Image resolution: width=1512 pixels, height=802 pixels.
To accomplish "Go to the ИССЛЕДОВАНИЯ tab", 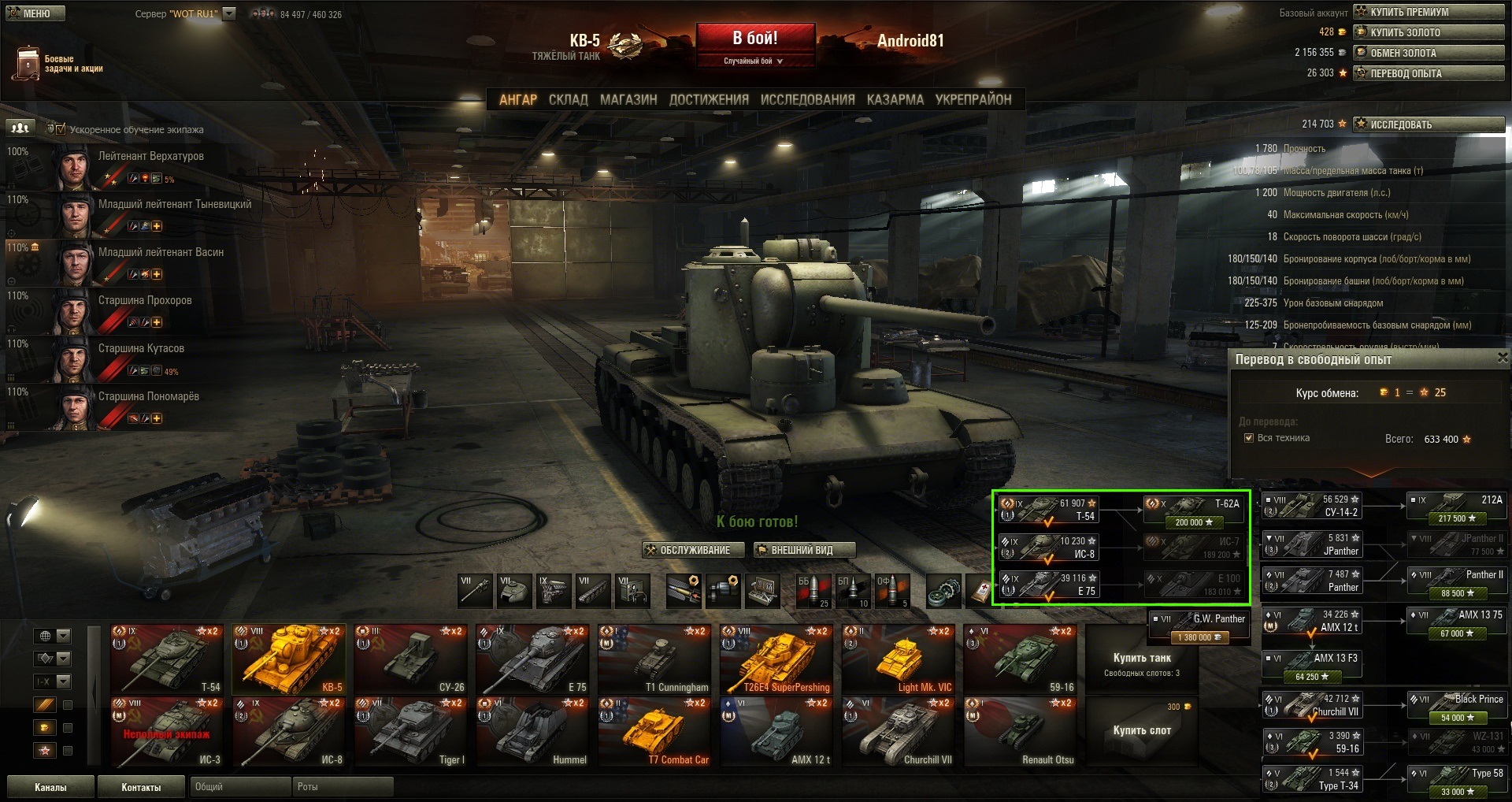I will (x=807, y=99).
